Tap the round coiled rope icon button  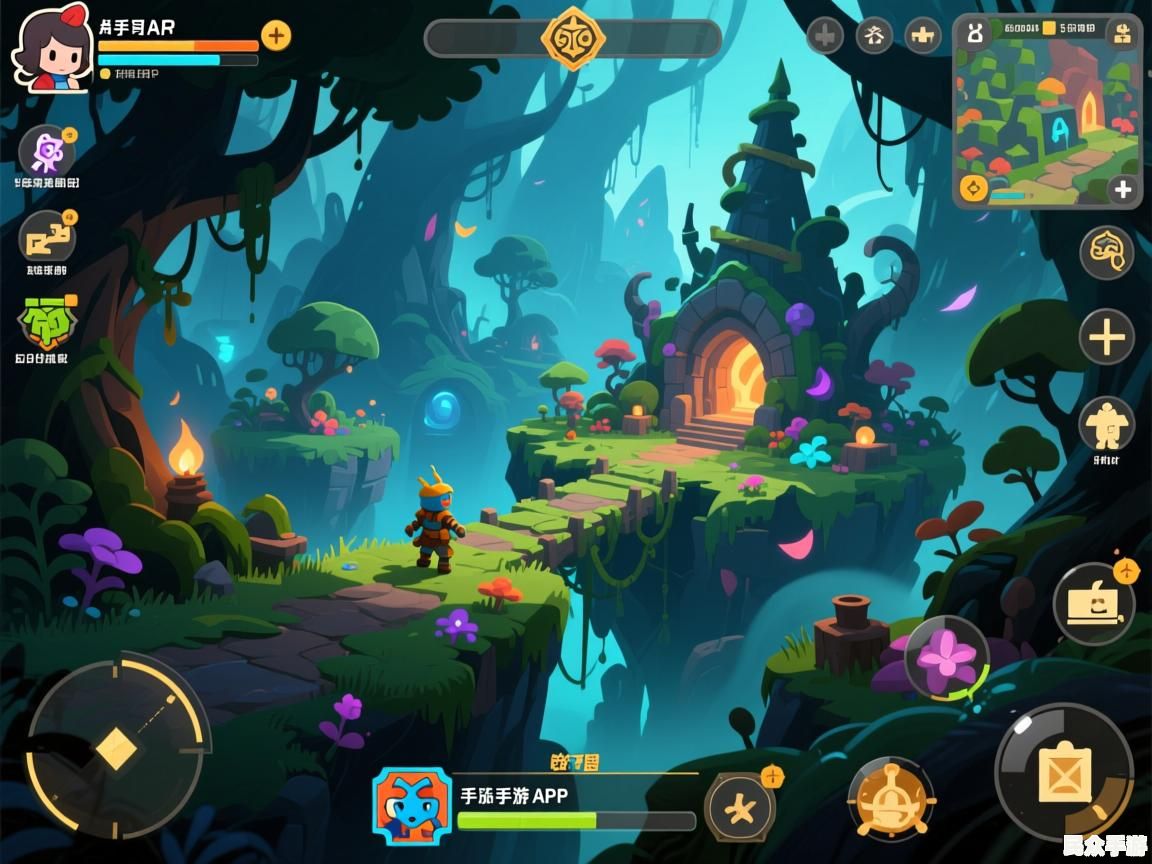(1106, 252)
